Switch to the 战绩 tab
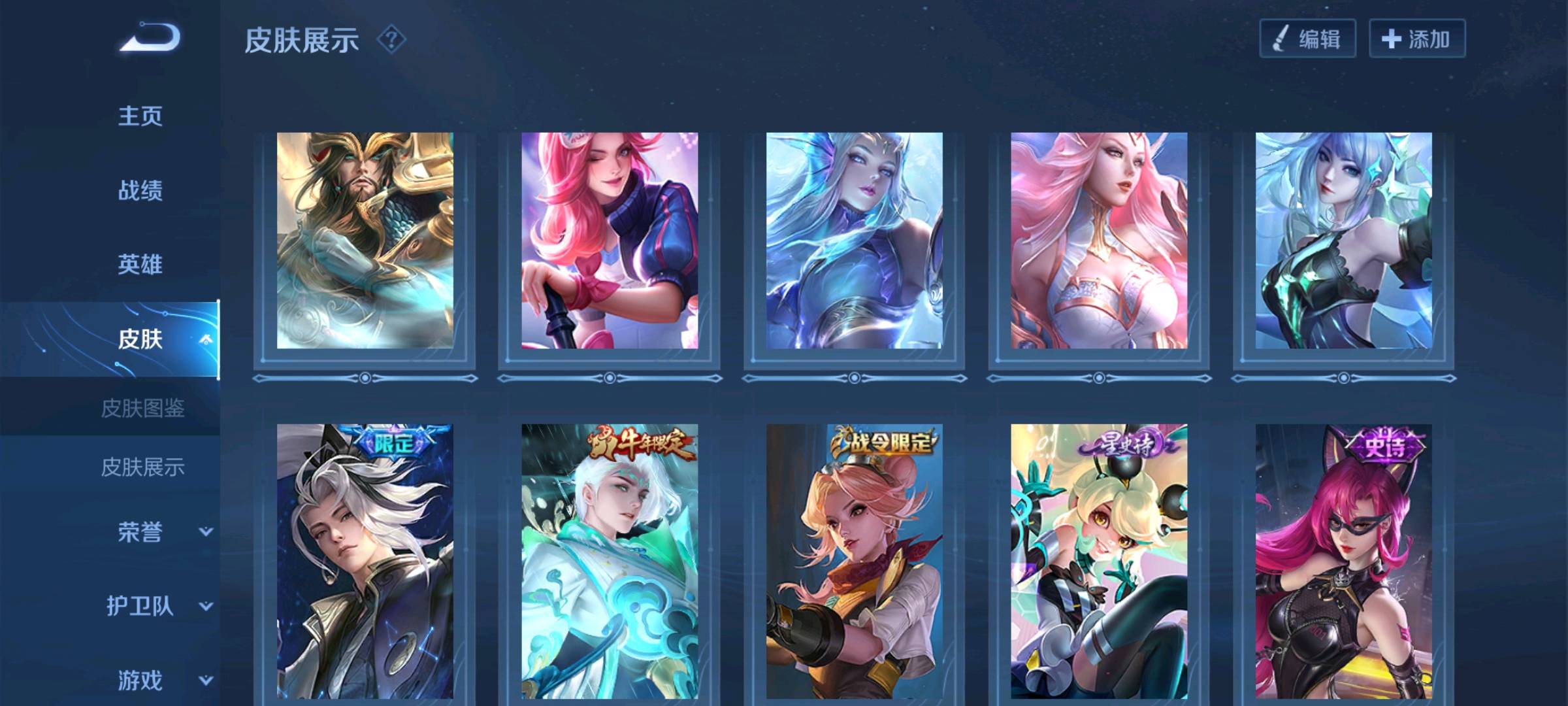This screenshot has height=706, width=1568. [x=140, y=191]
